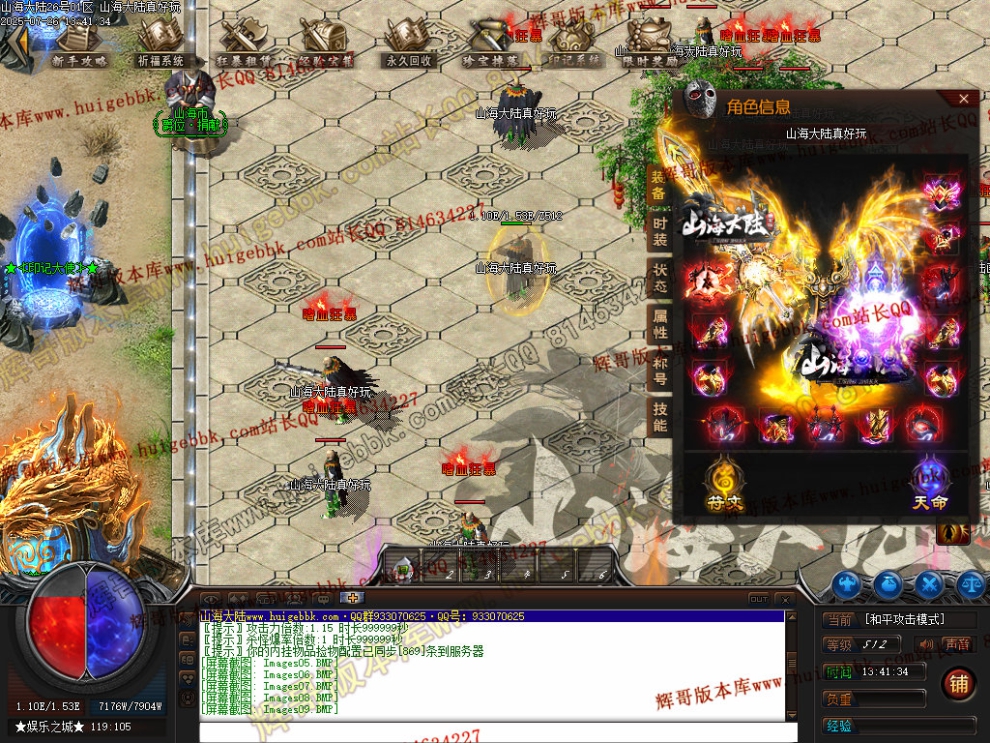Open the 永久回收 recycle menu

click(409, 43)
